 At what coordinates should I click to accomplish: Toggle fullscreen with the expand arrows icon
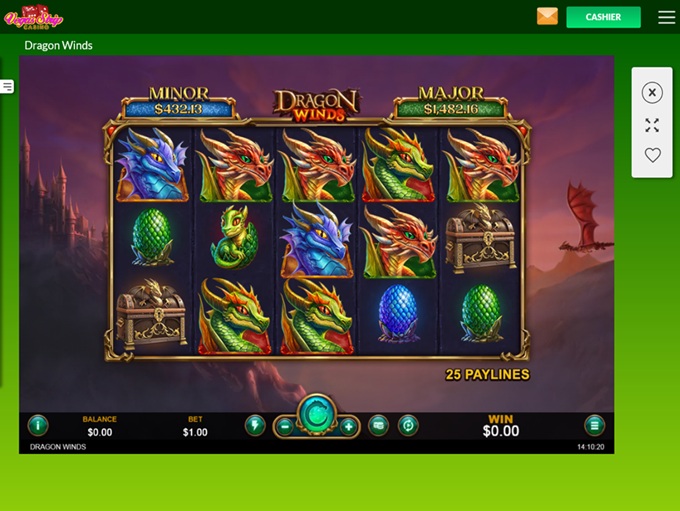click(652, 125)
